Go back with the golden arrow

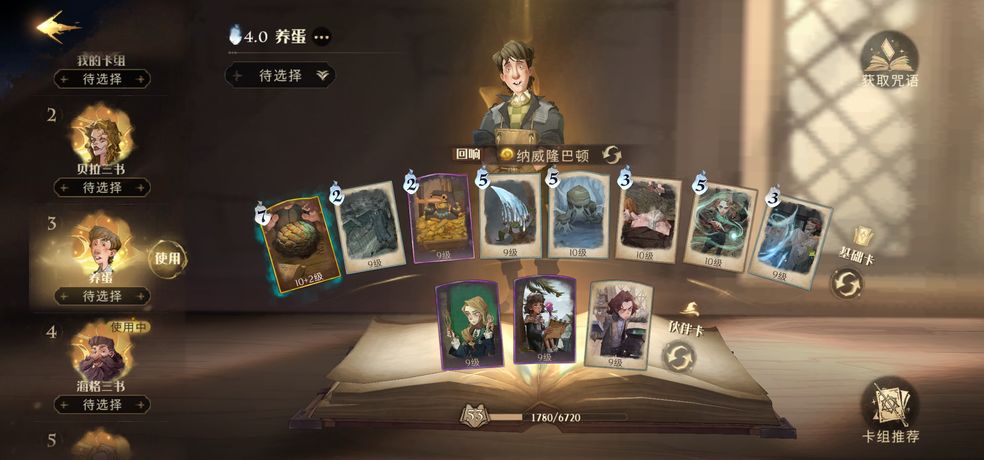tap(58, 26)
